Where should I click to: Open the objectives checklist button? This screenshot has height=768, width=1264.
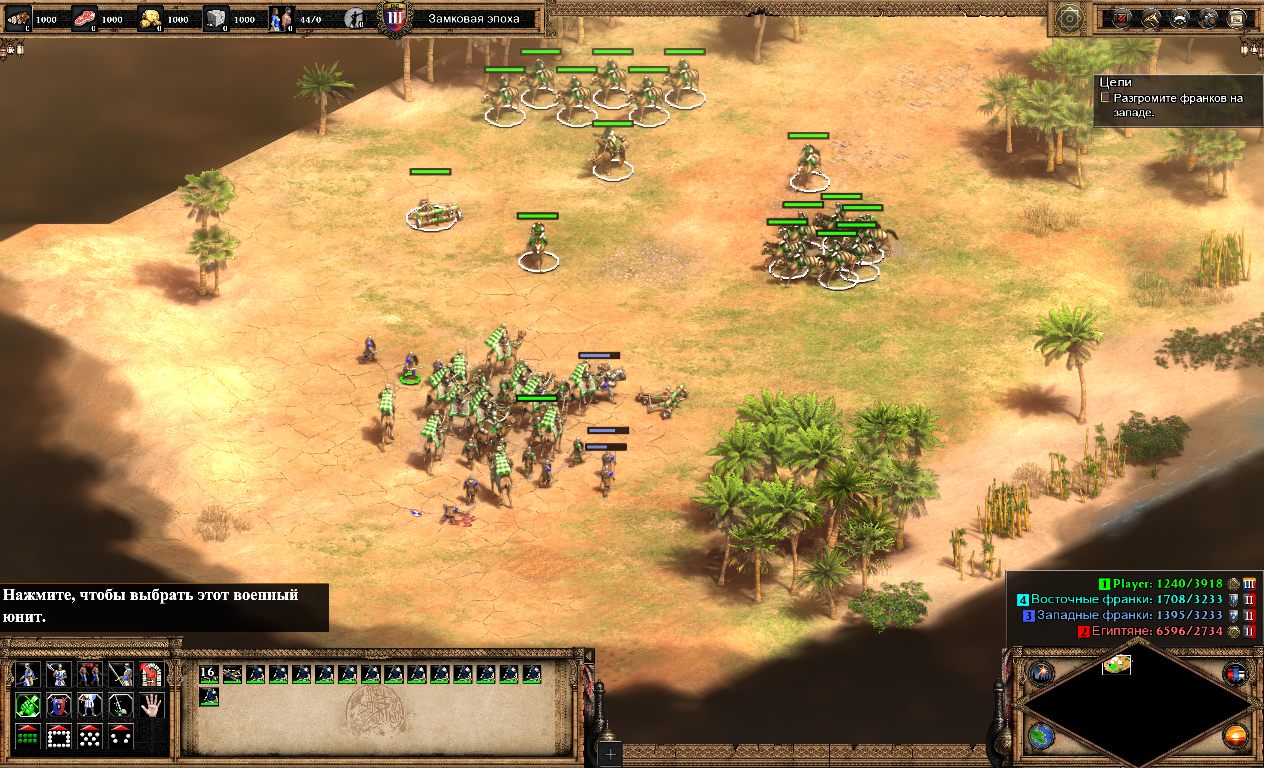pyautogui.click(x=1123, y=18)
